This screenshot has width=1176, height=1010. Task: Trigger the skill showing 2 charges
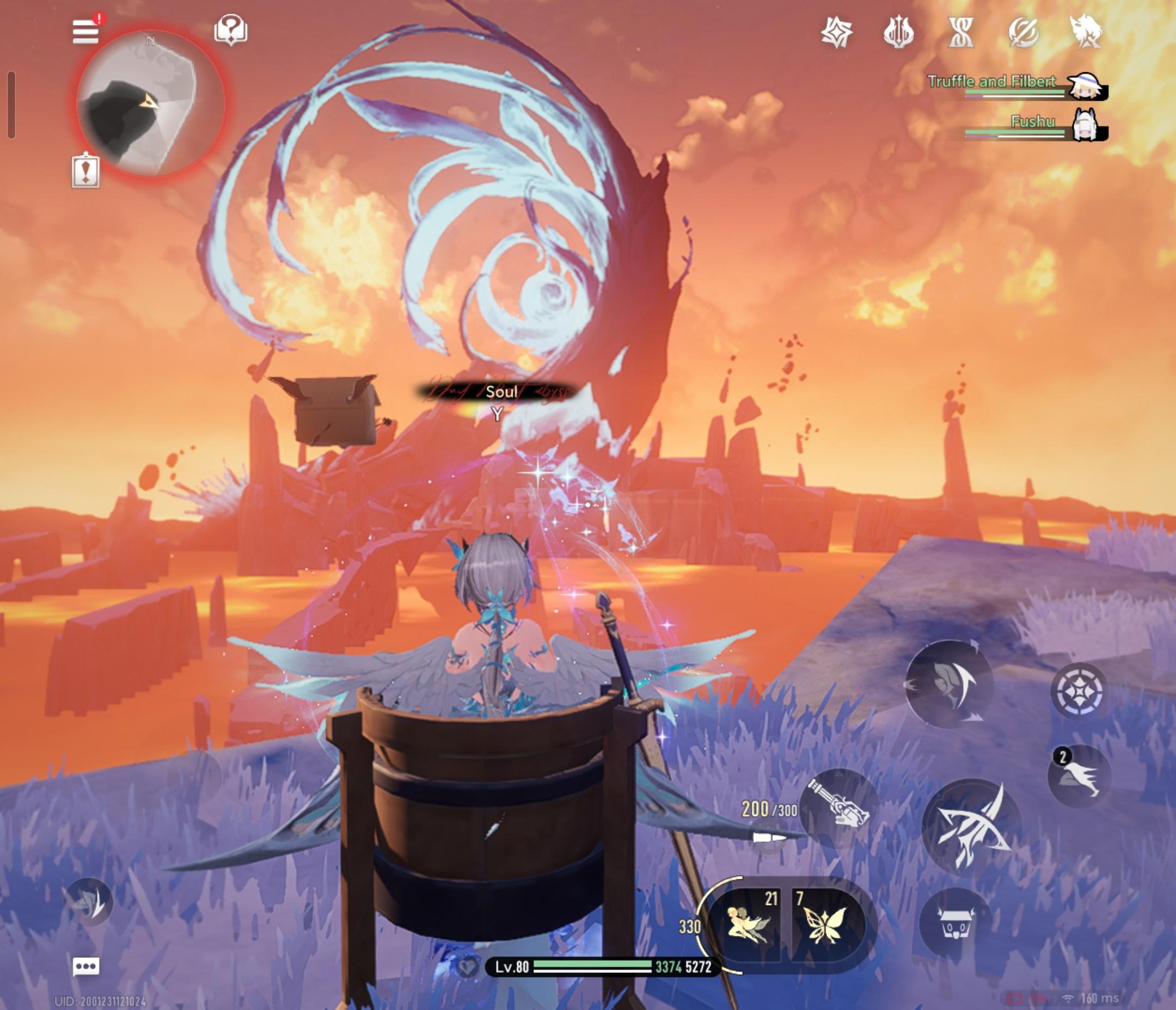coord(1079,775)
